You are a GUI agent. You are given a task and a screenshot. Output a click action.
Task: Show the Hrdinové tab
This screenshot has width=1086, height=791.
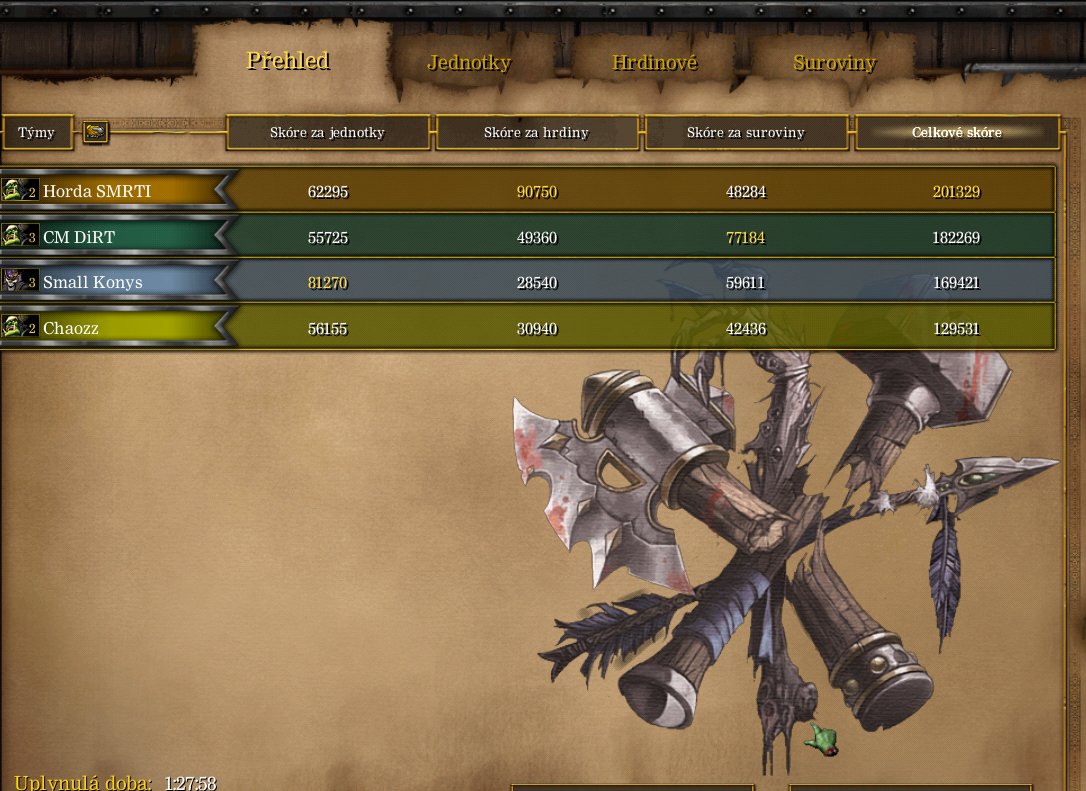click(x=654, y=63)
